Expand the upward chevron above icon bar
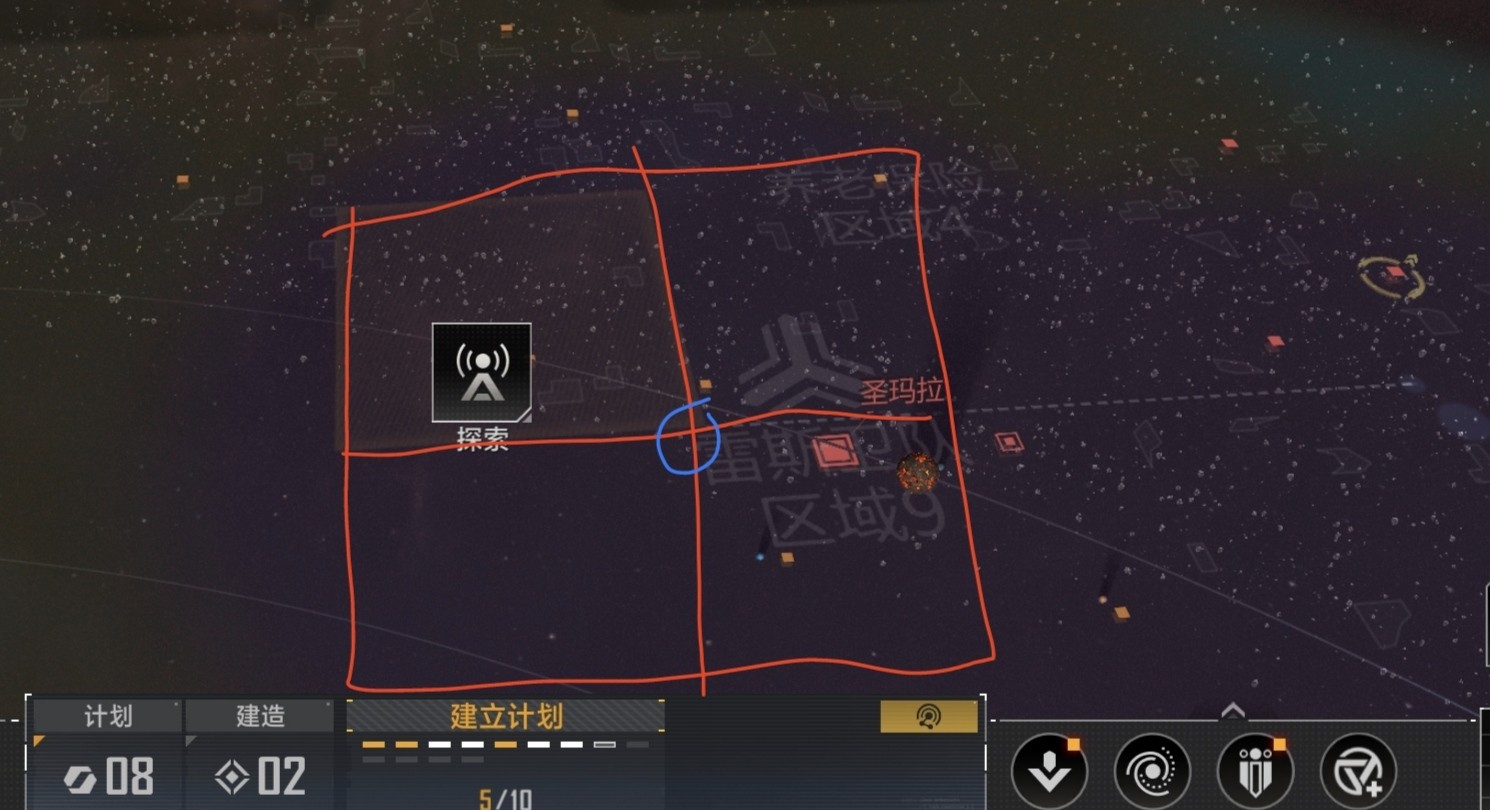1490x810 pixels. (1233, 711)
